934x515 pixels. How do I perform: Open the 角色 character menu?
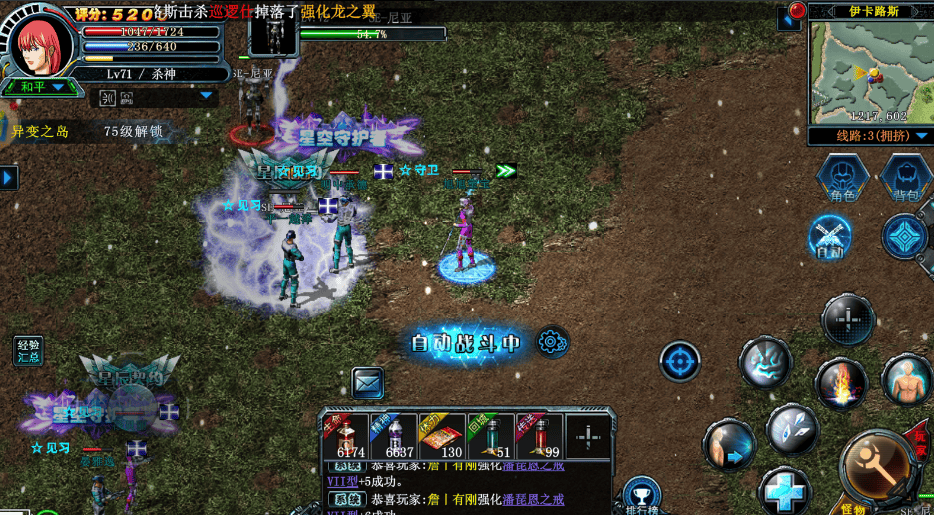842,178
